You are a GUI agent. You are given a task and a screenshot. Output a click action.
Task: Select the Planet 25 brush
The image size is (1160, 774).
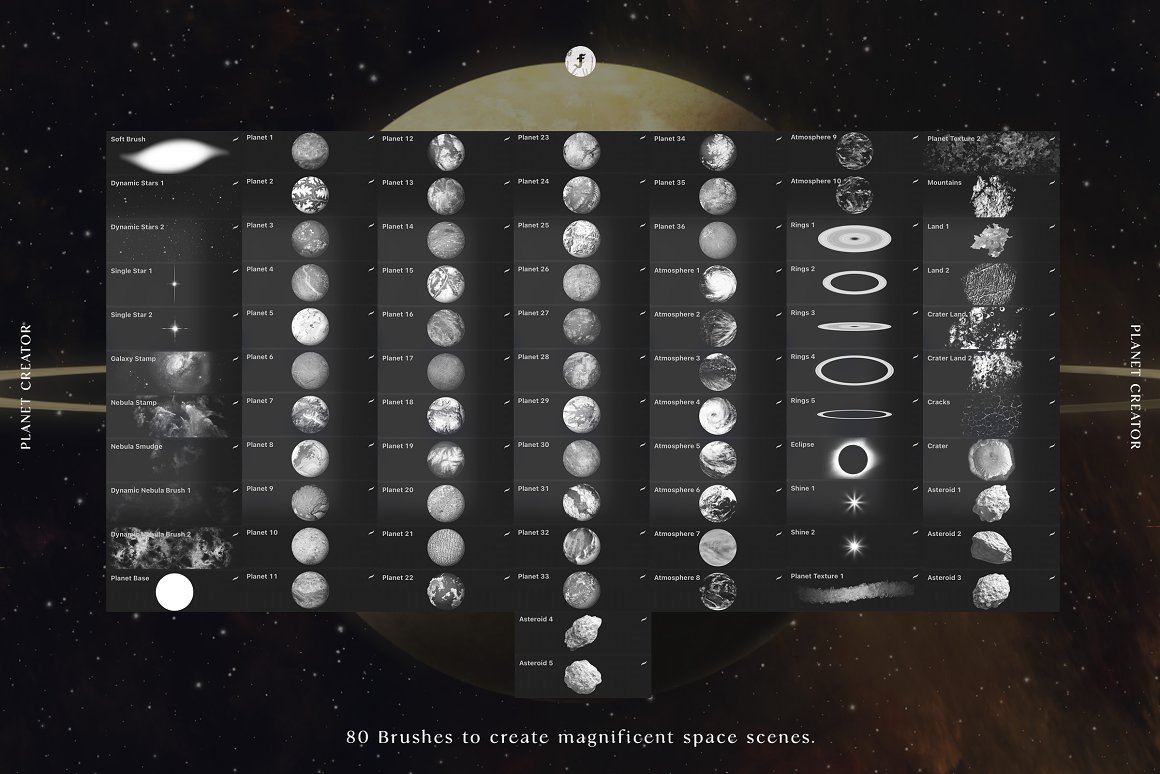tap(581, 240)
